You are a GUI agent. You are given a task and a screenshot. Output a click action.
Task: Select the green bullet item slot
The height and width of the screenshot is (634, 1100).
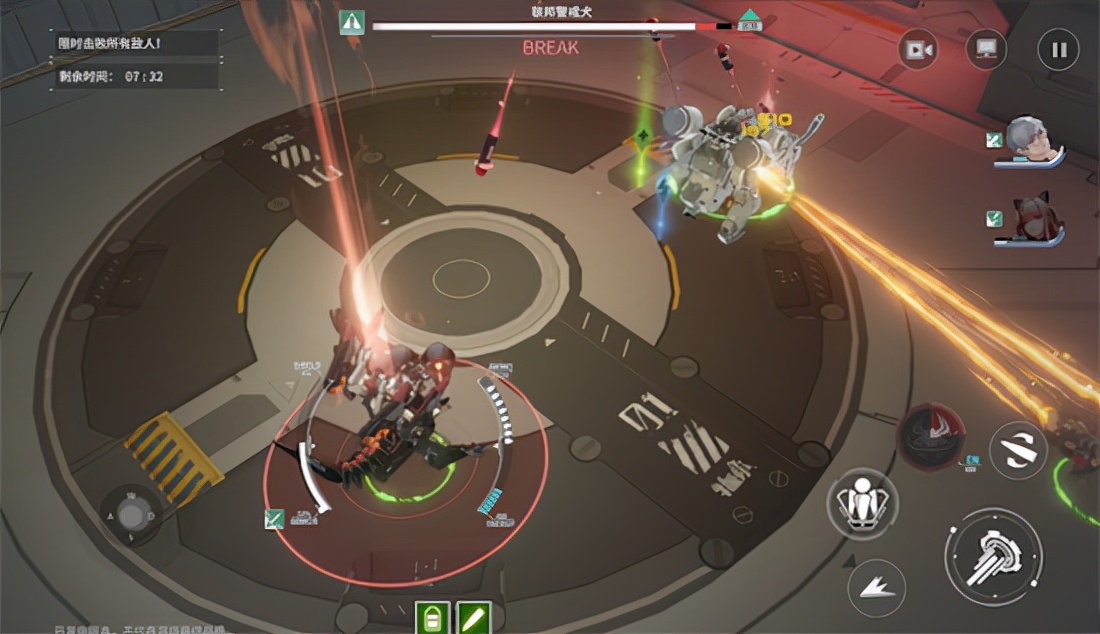click(x=474, y=617)
